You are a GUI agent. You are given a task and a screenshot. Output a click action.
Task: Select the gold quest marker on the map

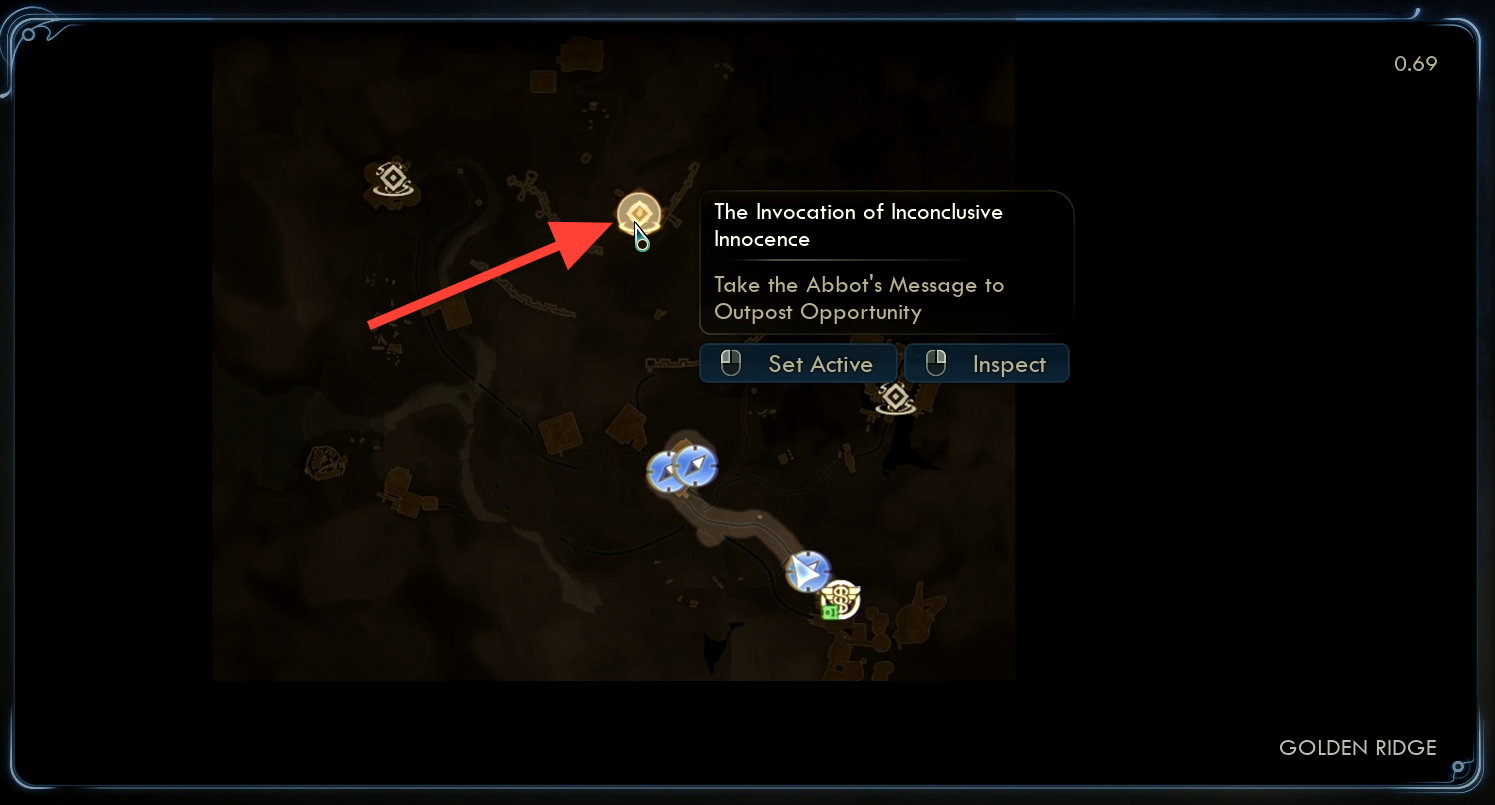coord(637,213)
